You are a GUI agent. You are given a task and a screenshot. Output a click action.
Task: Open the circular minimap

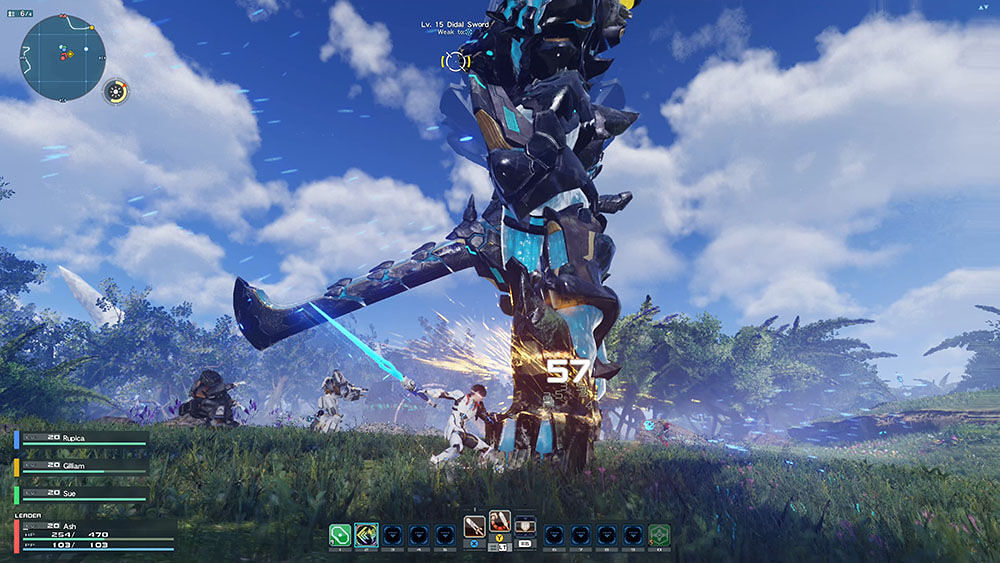click(62, 56)
